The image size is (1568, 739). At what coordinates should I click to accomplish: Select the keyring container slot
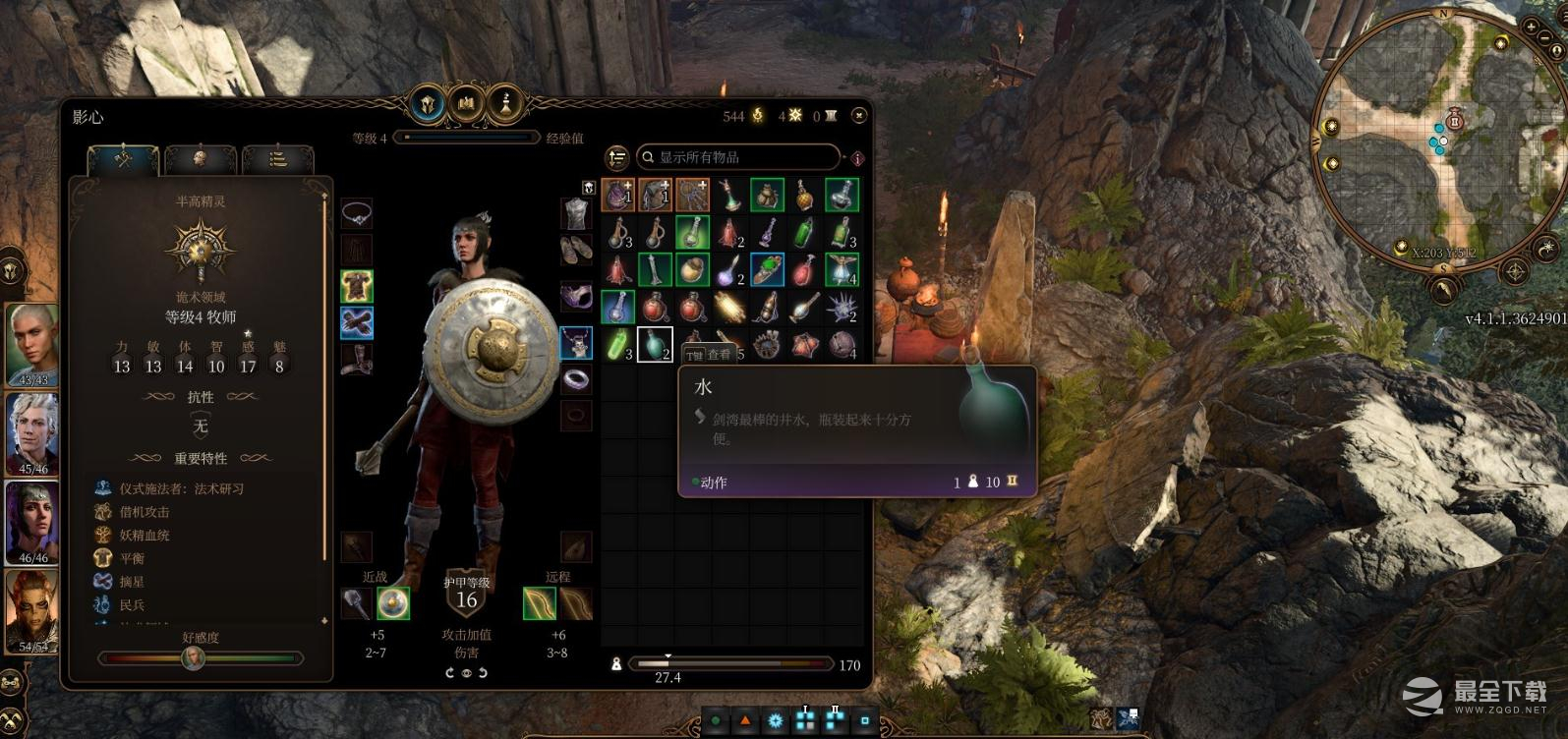point(692,195)
